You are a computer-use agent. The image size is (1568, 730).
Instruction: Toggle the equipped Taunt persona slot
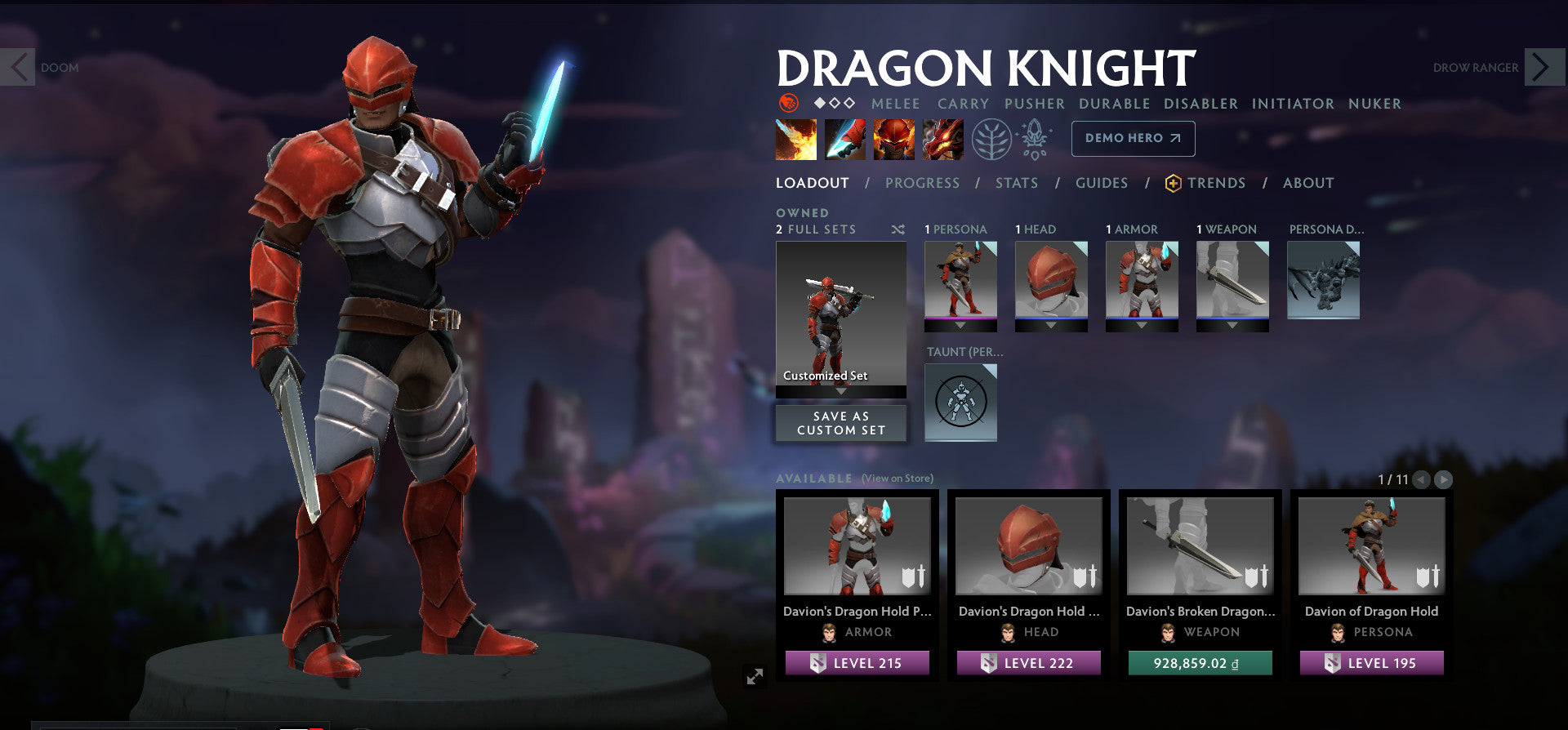point(960,402)
